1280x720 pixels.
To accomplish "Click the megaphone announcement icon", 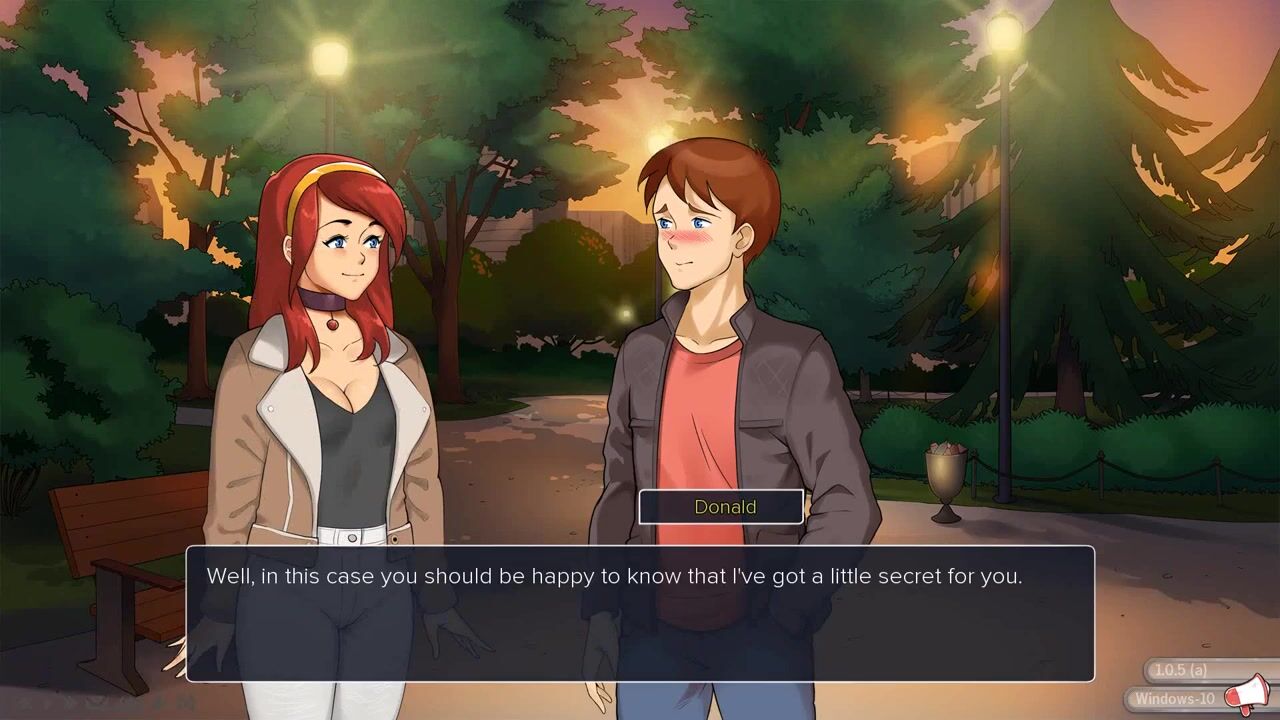I will coord(1247,694).
